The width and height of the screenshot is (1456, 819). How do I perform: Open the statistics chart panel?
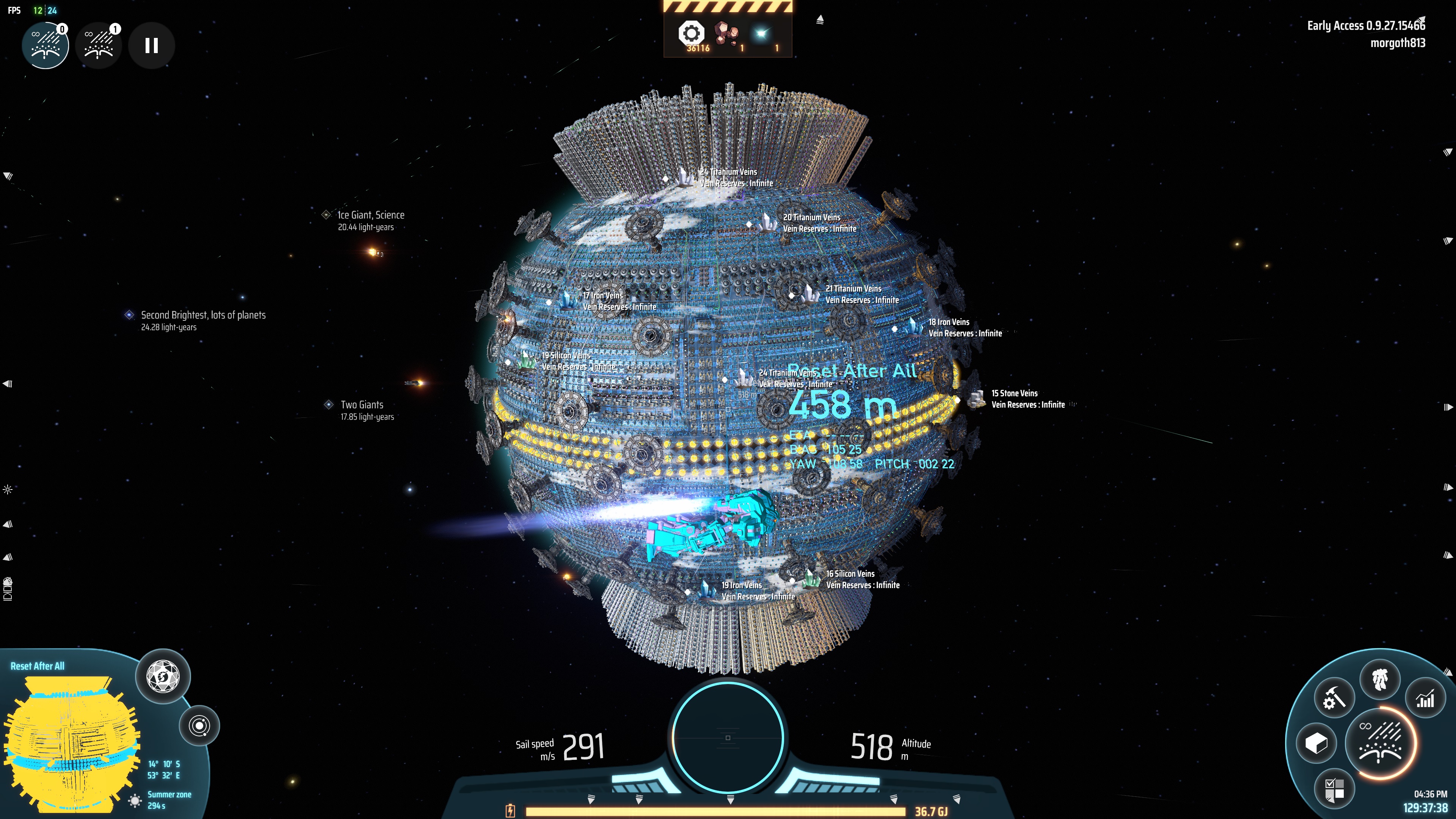click(x=1425, y=698)
